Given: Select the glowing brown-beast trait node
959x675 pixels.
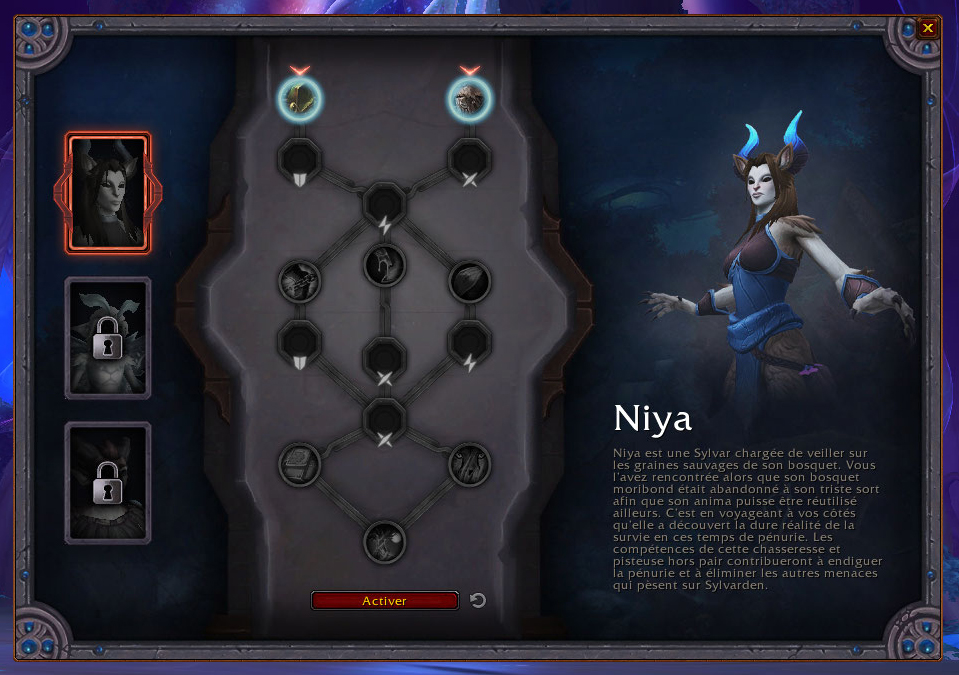Looking at the screenshot, I should pos(469,97).
